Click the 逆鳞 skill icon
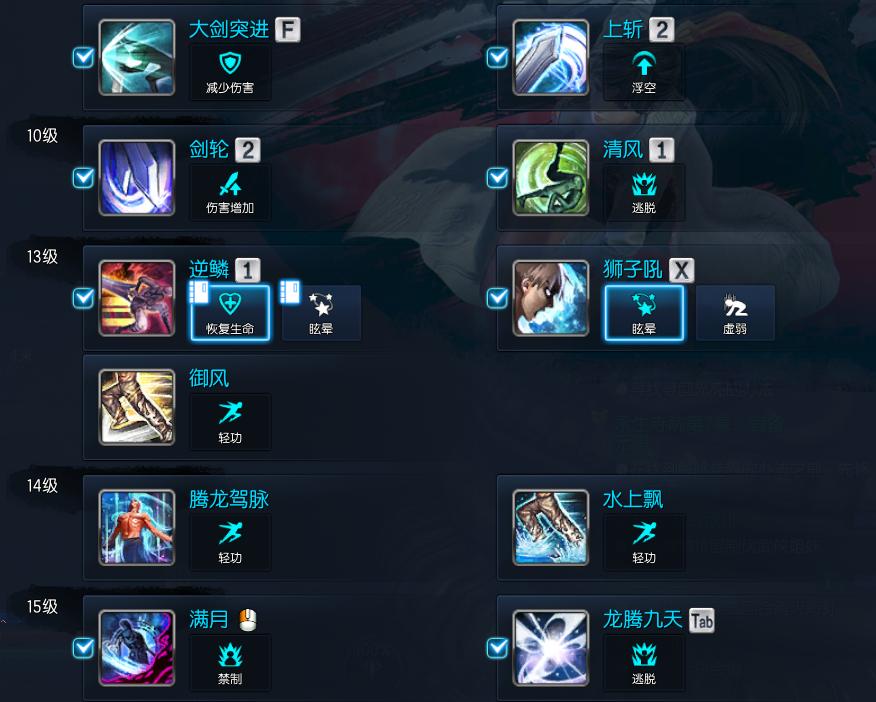876x702 pixels. click(x=137, y=298)
